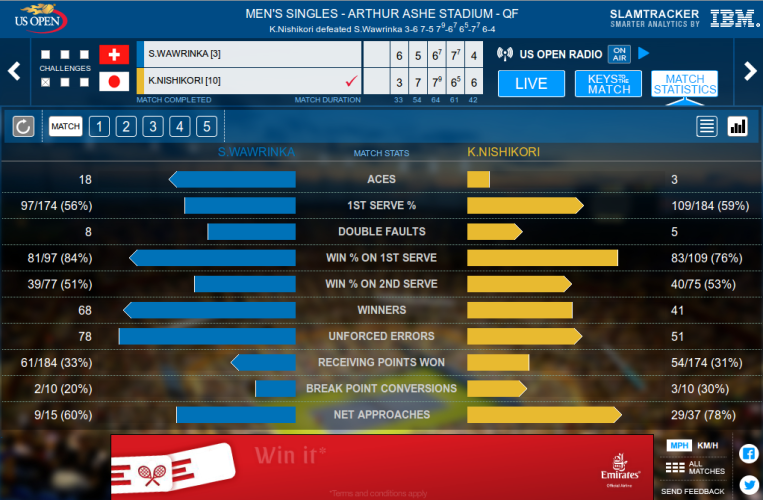Open the LIVE view
Image resolution: width=763 pixels, height=500 pixels.
click(x=531, y=84)
